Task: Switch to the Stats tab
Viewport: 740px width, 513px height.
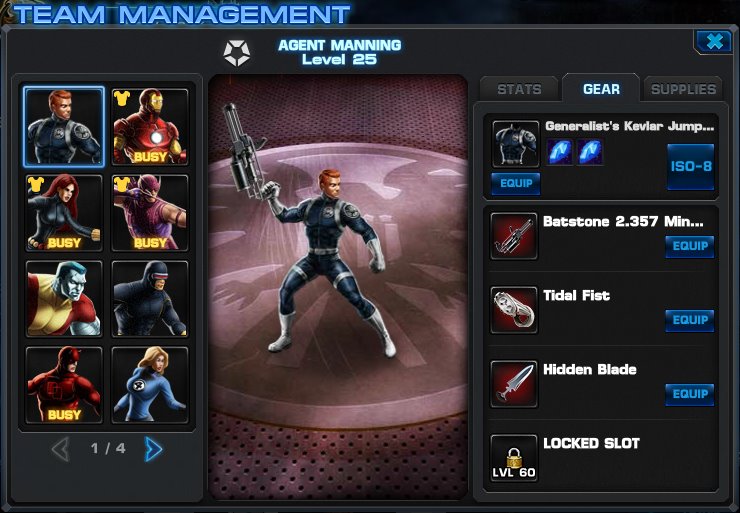Action: point(519,90)
